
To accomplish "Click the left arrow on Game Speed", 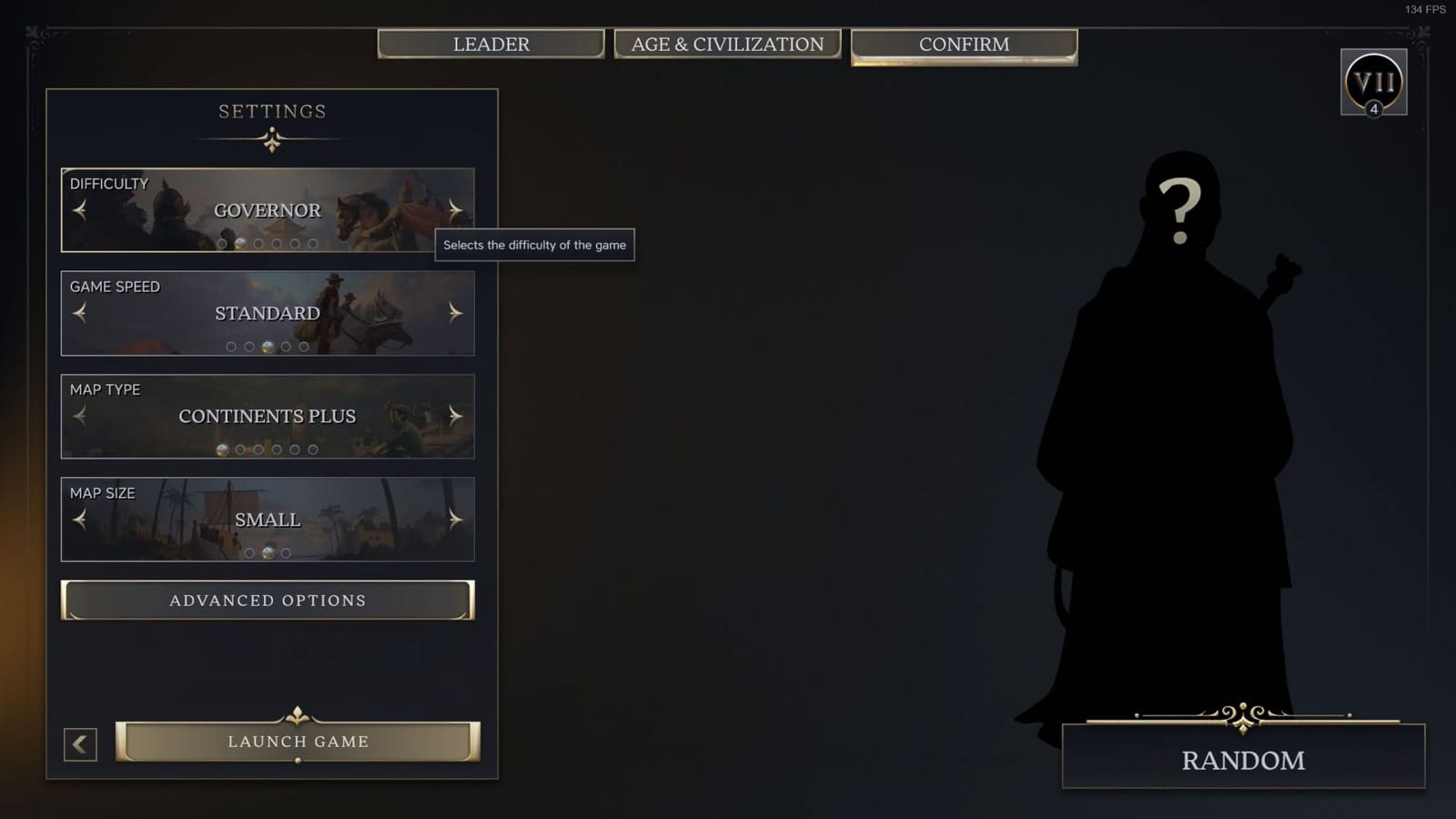I will click(x=80, y=313).
